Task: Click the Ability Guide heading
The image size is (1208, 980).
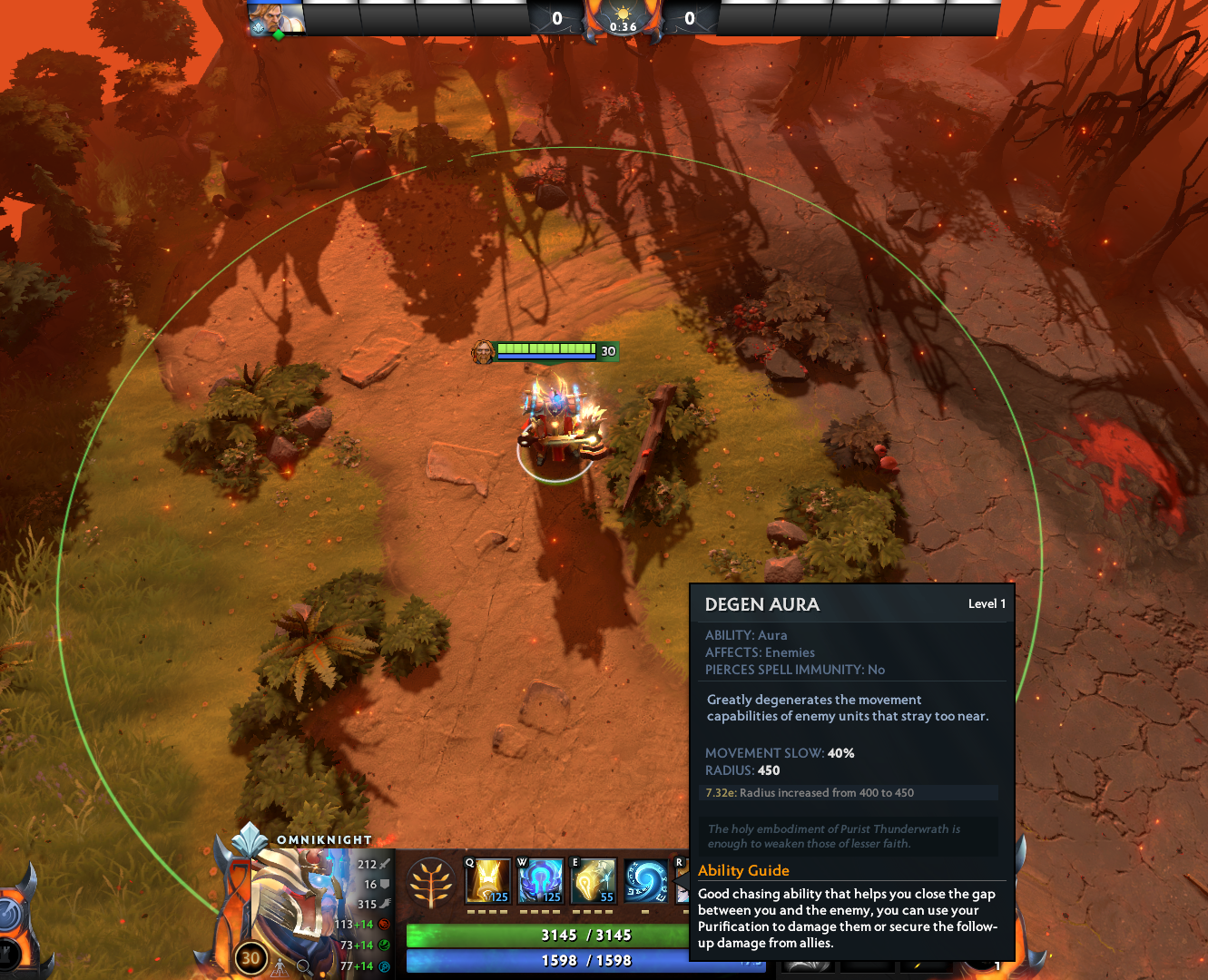Action: click(x=743, y=870)
